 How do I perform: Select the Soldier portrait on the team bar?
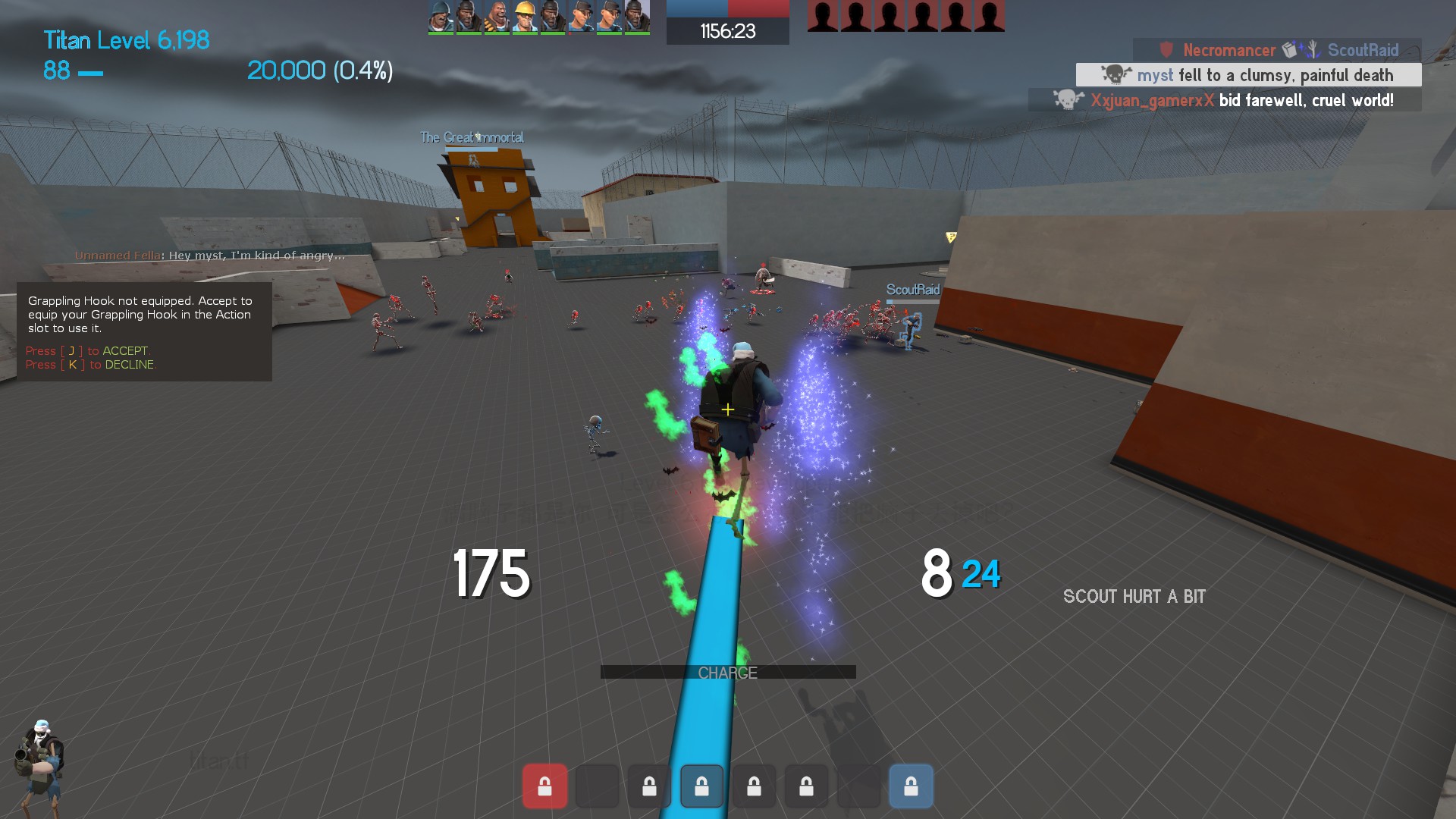(x=441, y=17)
